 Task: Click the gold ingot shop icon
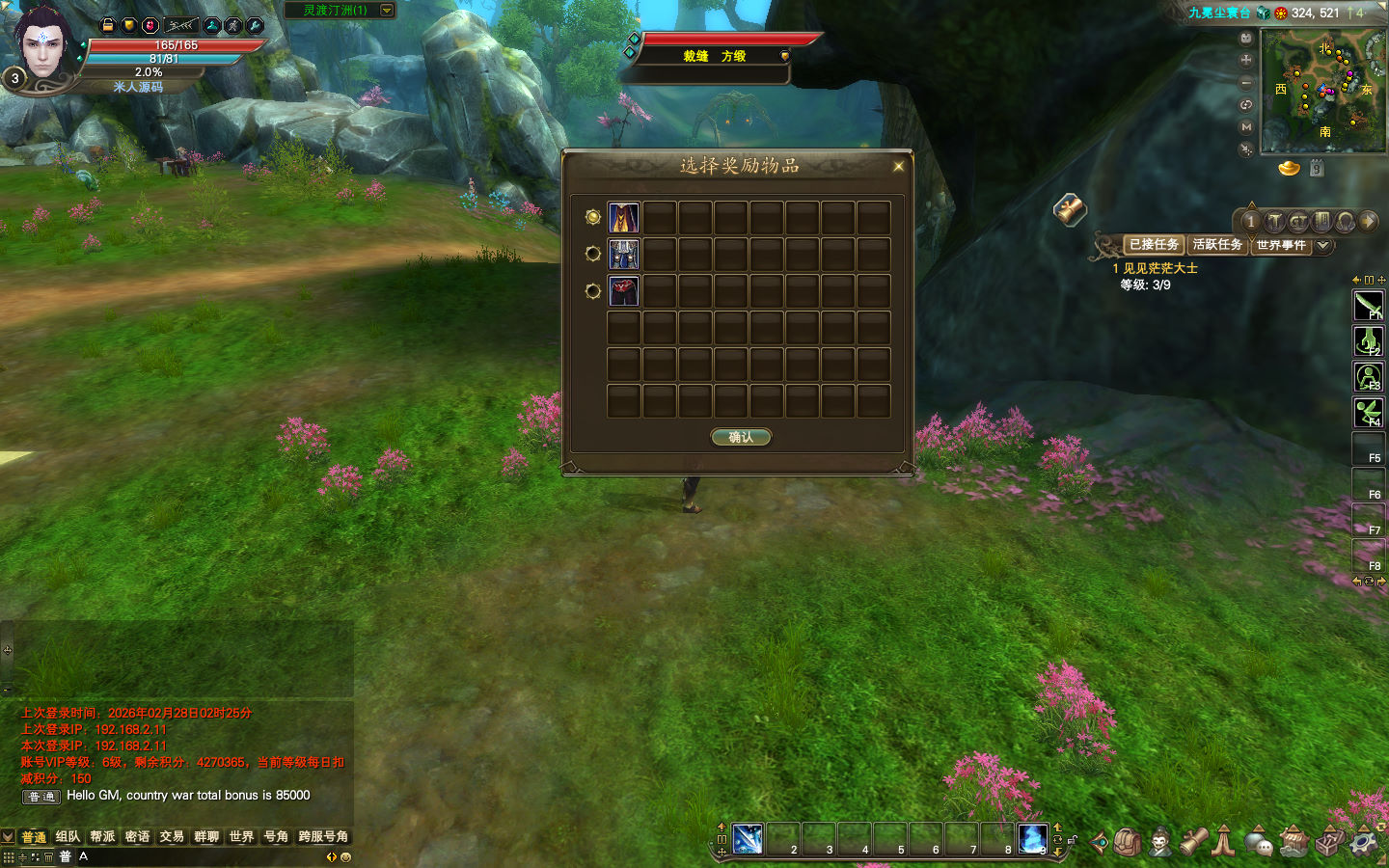1289,169
